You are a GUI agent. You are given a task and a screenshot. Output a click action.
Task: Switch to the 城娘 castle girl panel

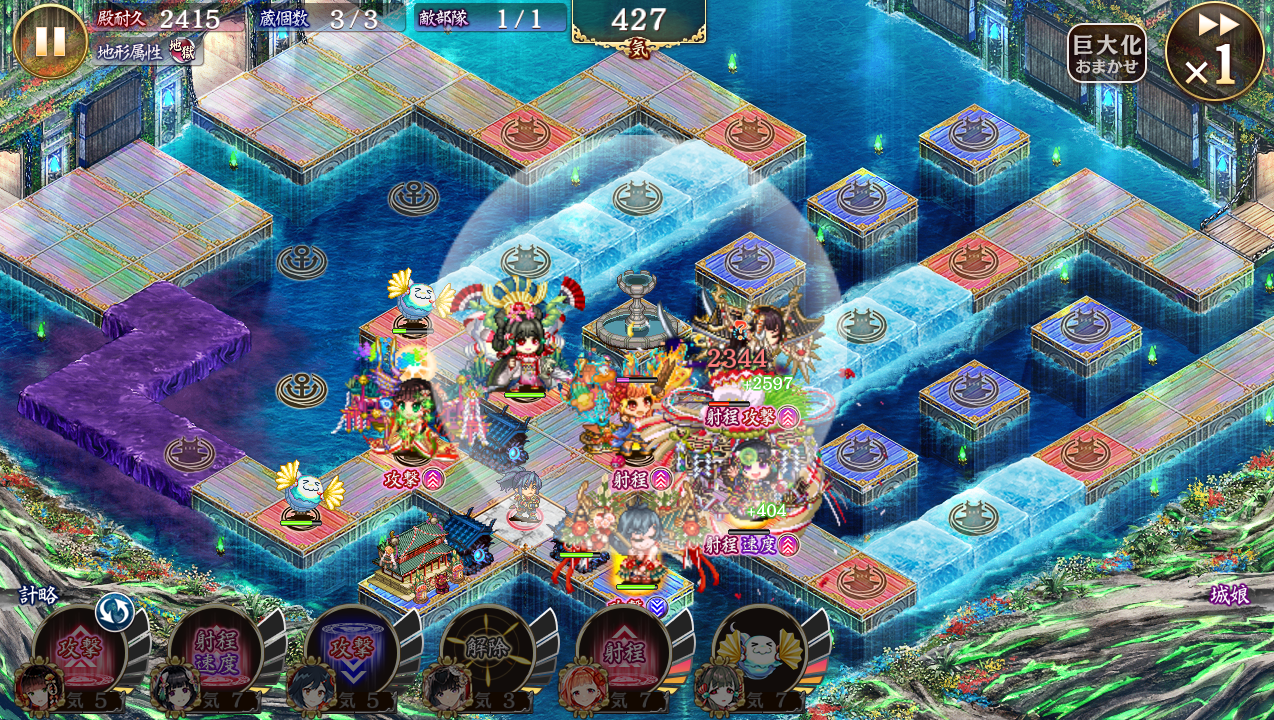coord(1229,595)
